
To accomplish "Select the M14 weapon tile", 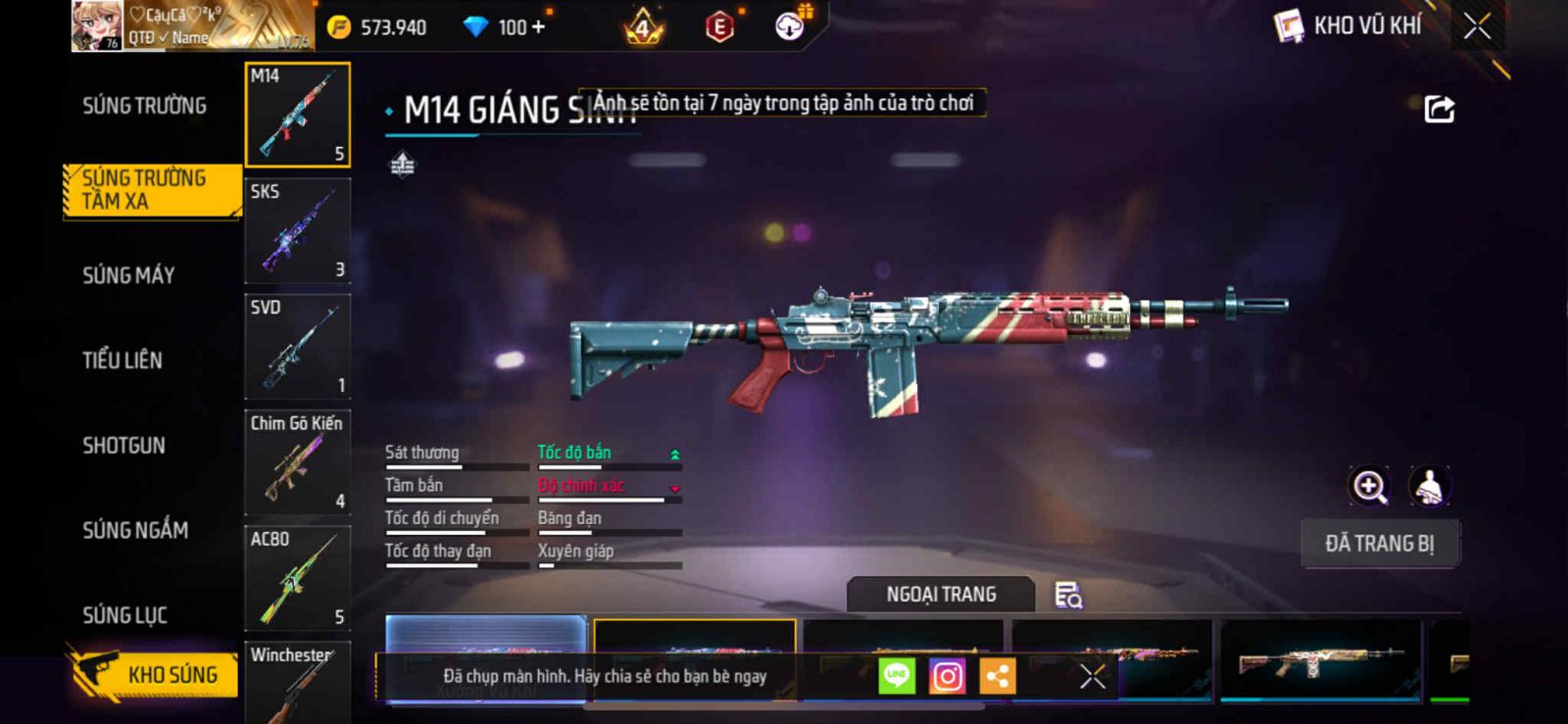I will (297, 115).
